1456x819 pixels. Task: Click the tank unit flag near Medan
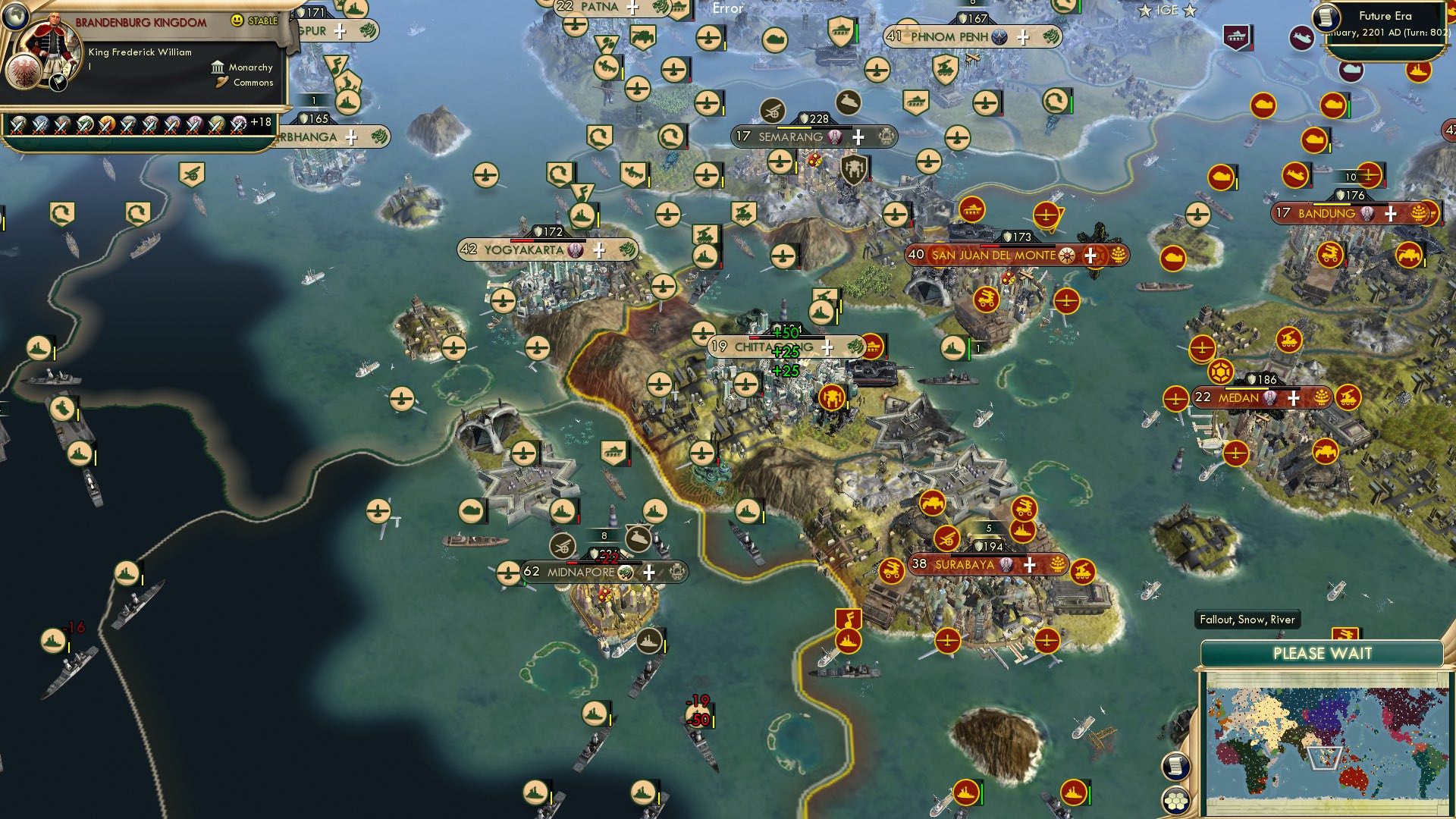[1326, 450]
